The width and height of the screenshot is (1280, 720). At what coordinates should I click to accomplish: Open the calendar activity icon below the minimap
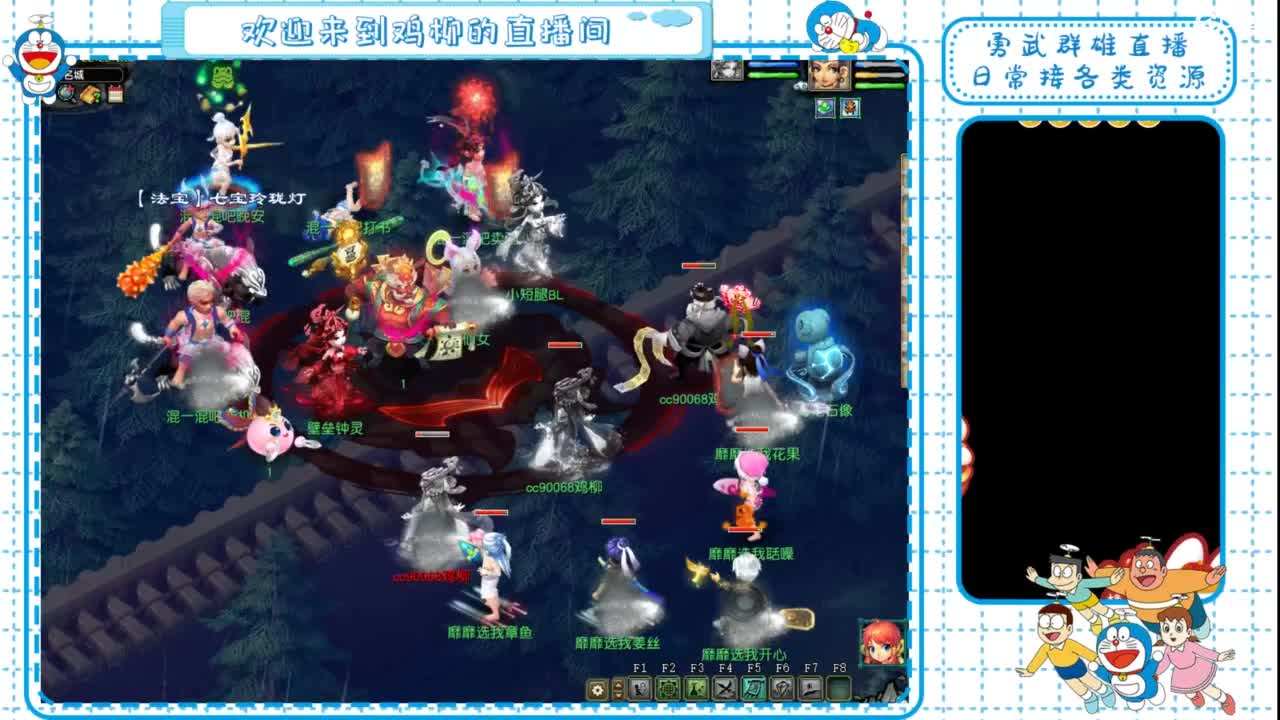coord(114,94)
